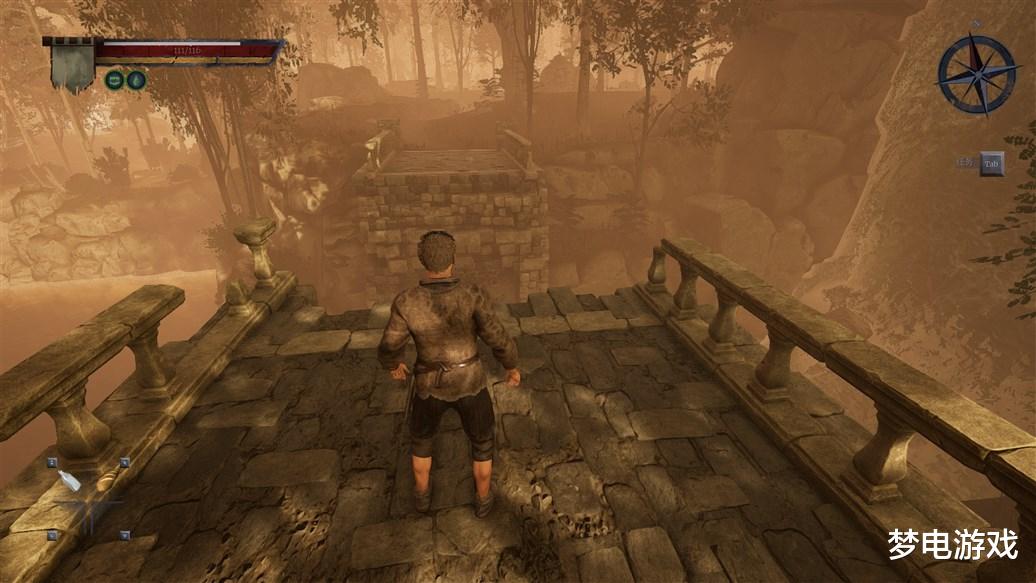This screenshot has width=1036, height=583.
Task: Select the white bottle quick slot
Action: point(70,481)
